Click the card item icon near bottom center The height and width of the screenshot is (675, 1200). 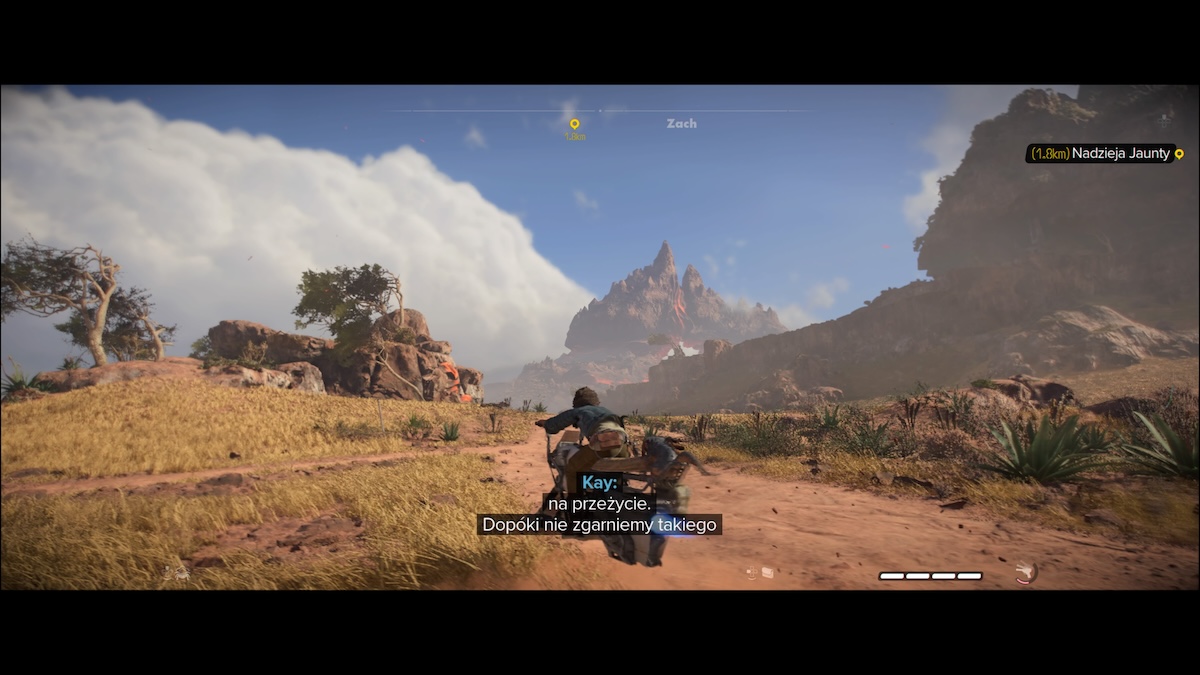767,573
